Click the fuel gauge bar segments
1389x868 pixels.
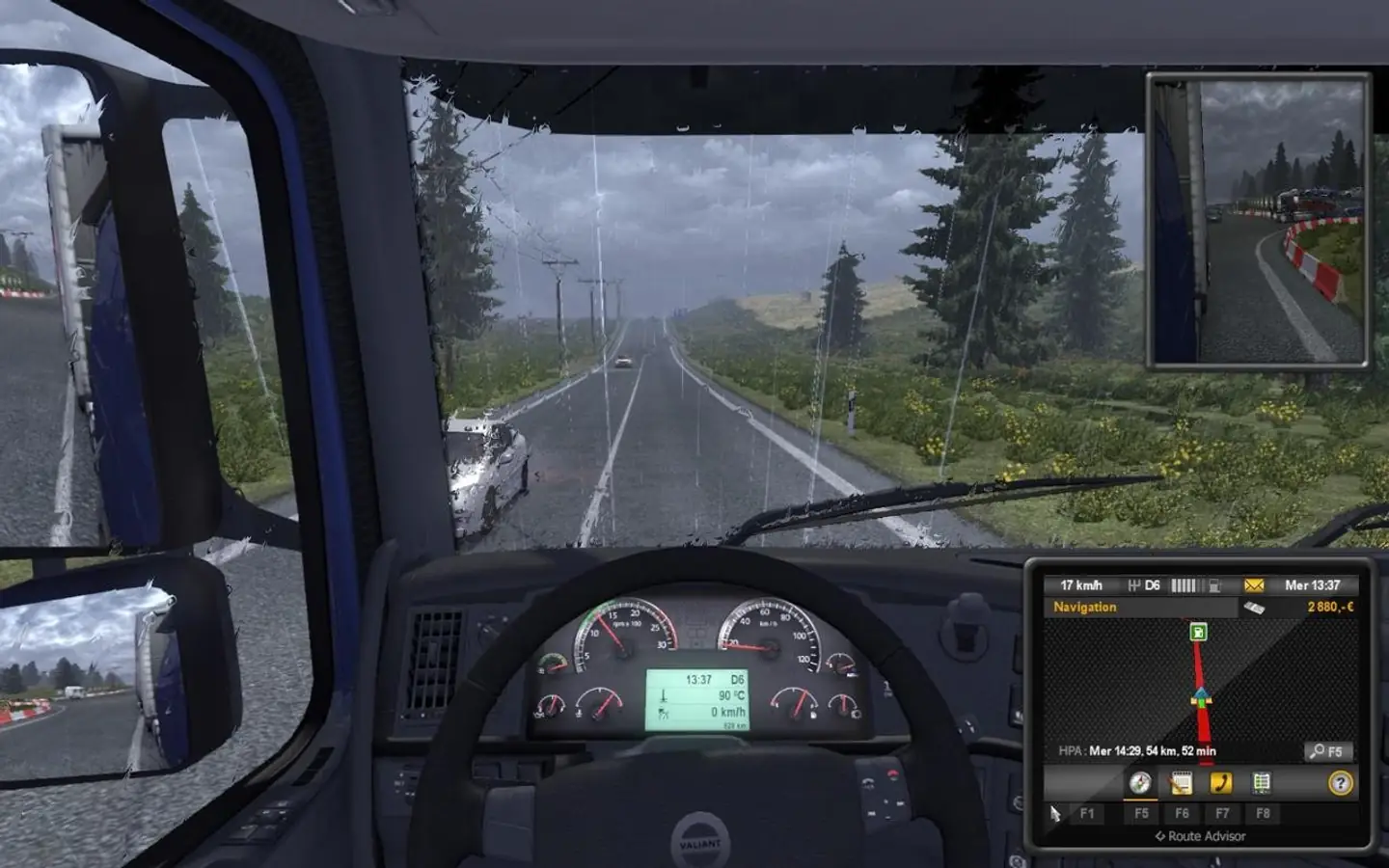(1186, 583)
